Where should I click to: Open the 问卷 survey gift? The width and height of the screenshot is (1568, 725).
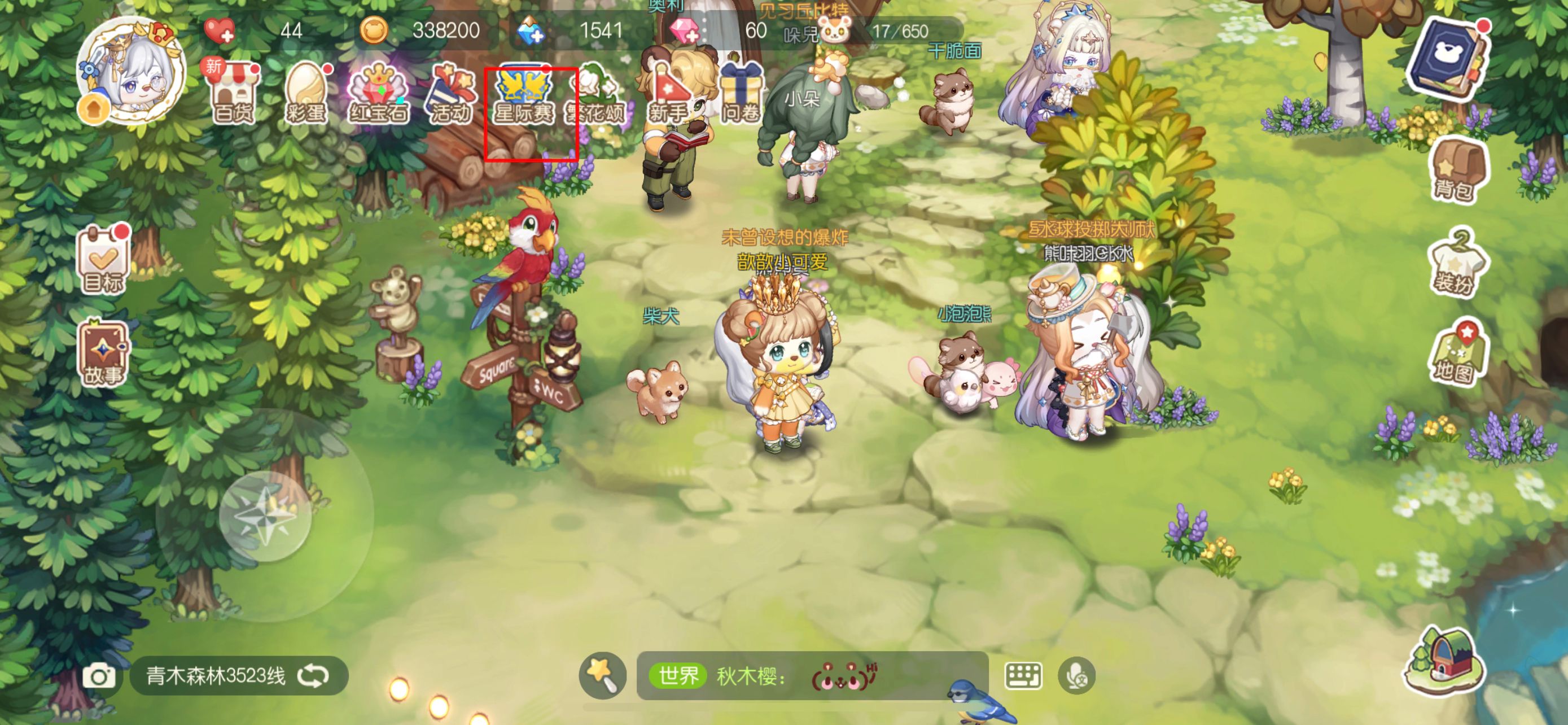[x=740, y=94]
